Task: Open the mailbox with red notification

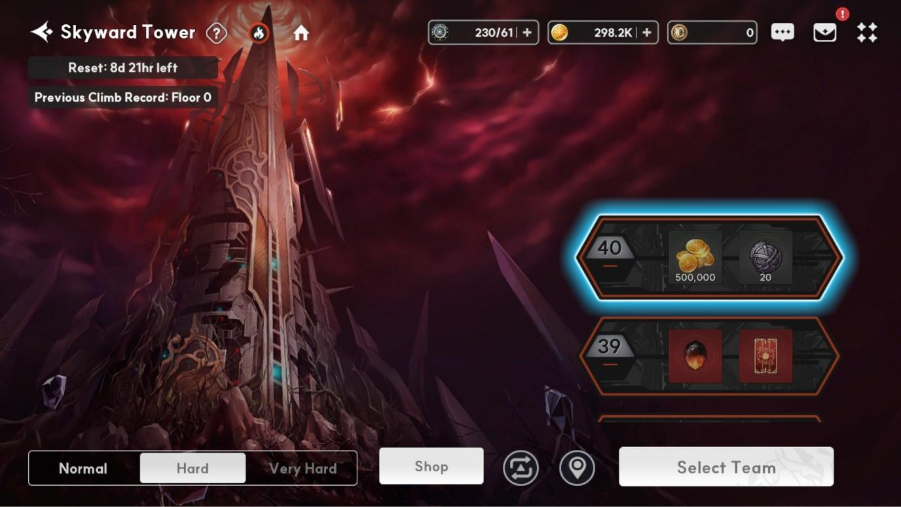Action: tap(825, 33)
